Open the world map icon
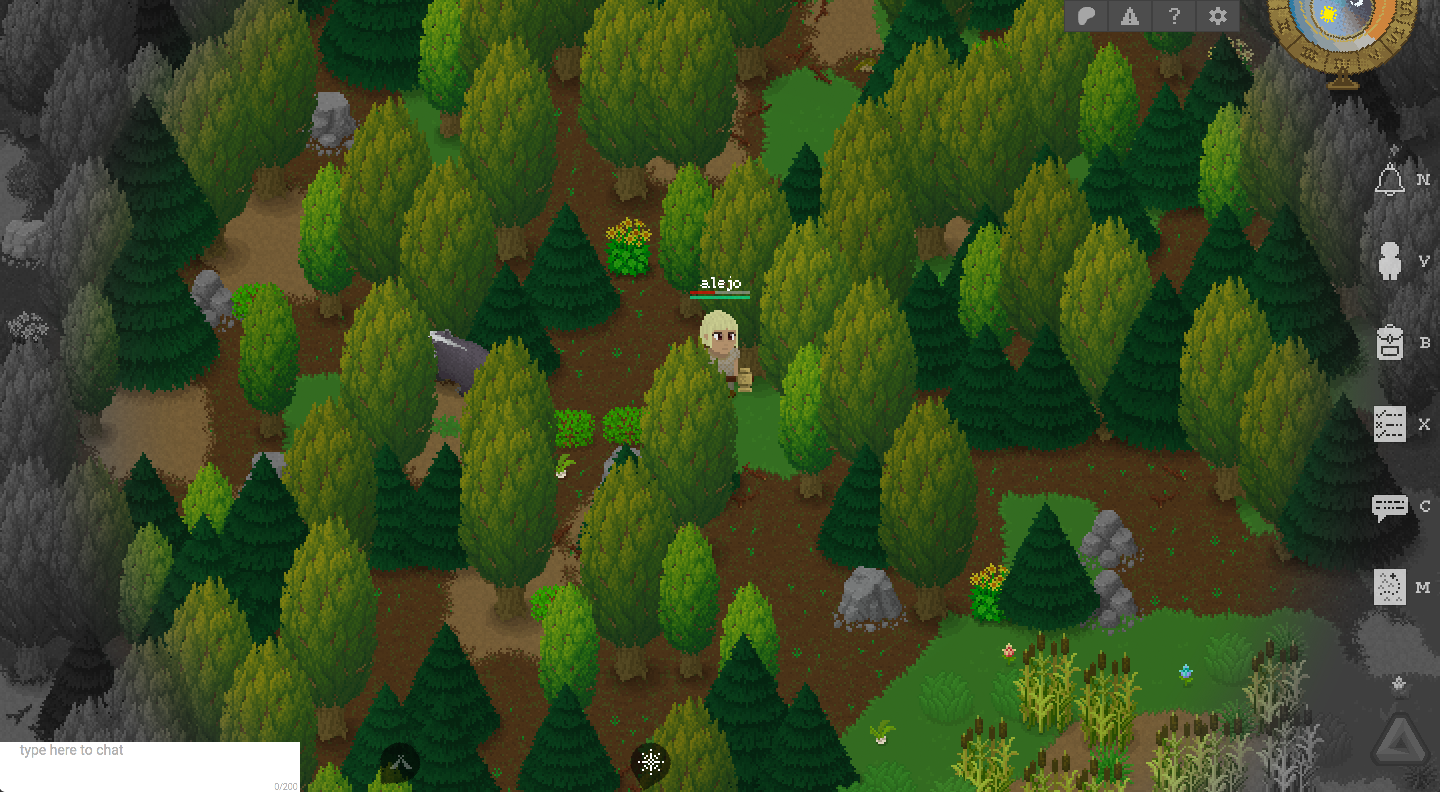This screenshot has height=792, width=1440. 1389,588
